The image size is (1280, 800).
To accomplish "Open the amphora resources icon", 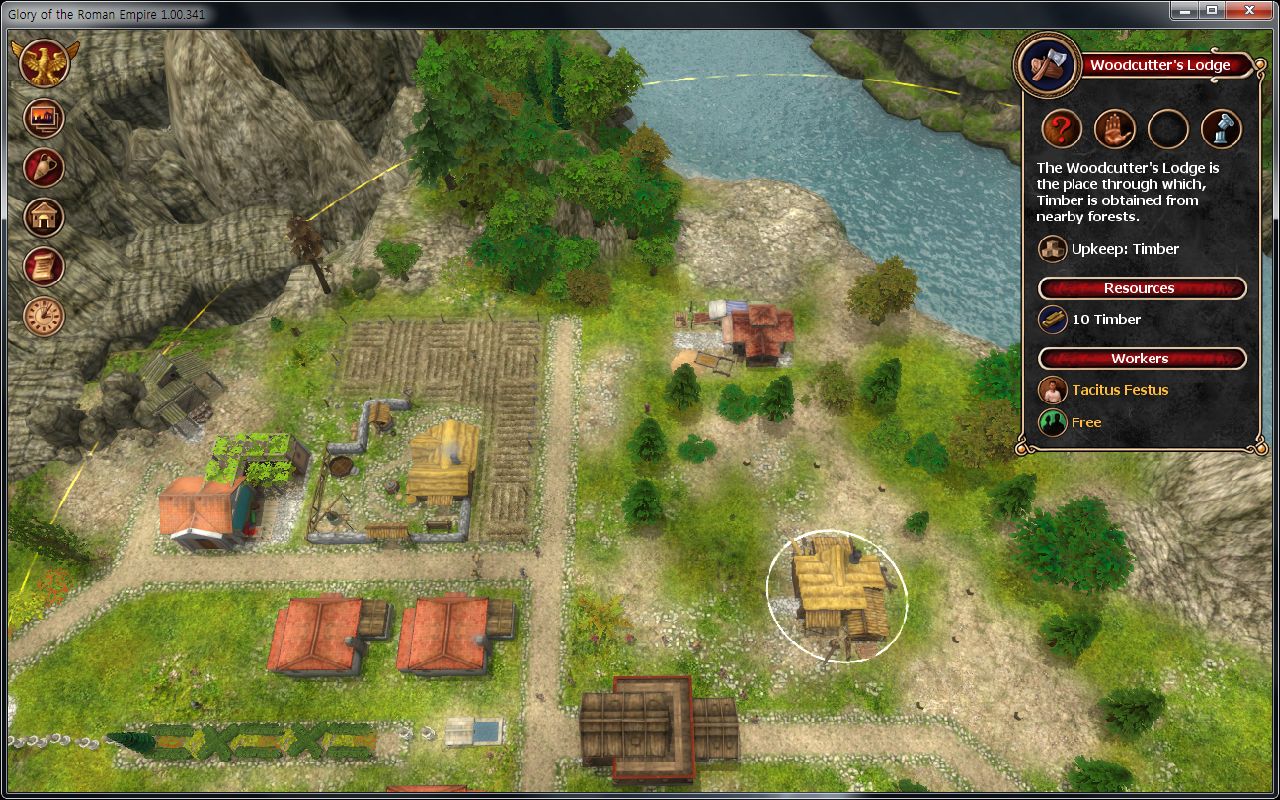I will pyautogui.click(x=43, y=167).
